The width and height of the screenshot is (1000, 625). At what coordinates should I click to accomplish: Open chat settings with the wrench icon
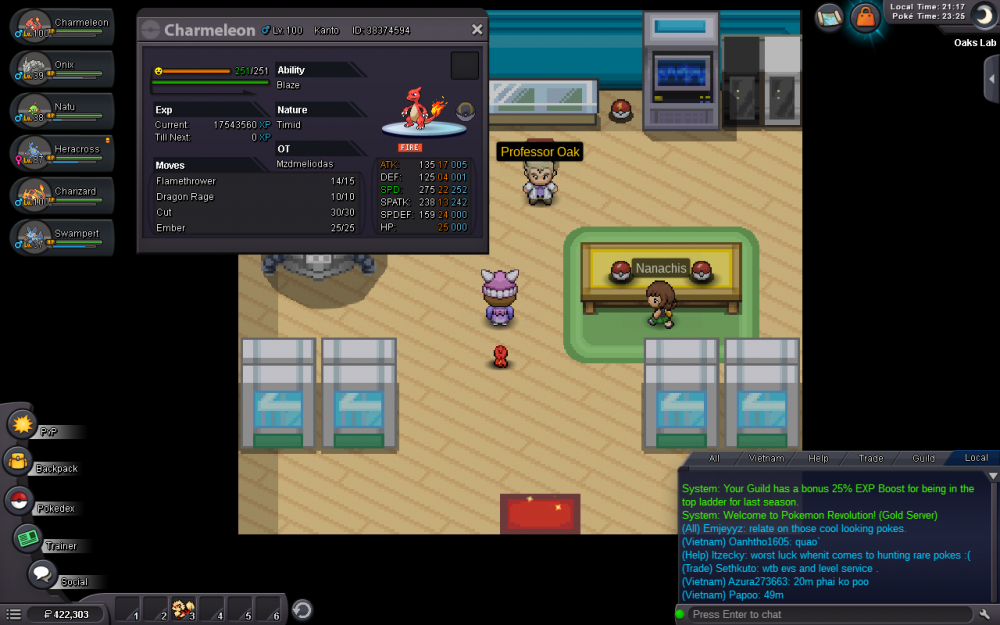point(985,614)
